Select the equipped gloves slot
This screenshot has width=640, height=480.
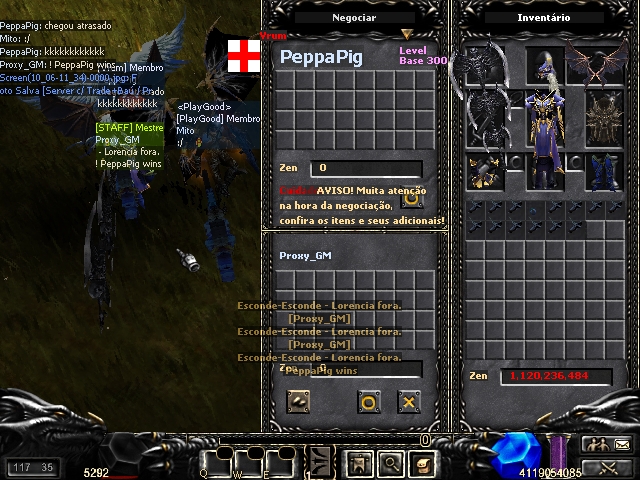pos(483,170)
